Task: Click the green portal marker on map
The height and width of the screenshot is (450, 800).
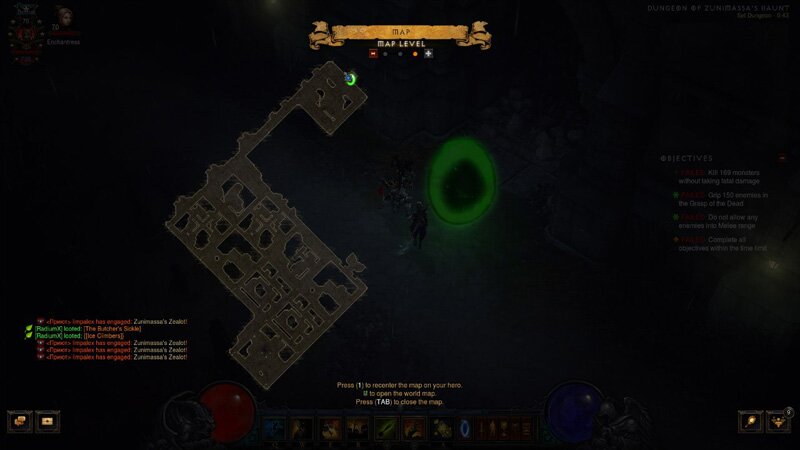Action: (351, 78)
